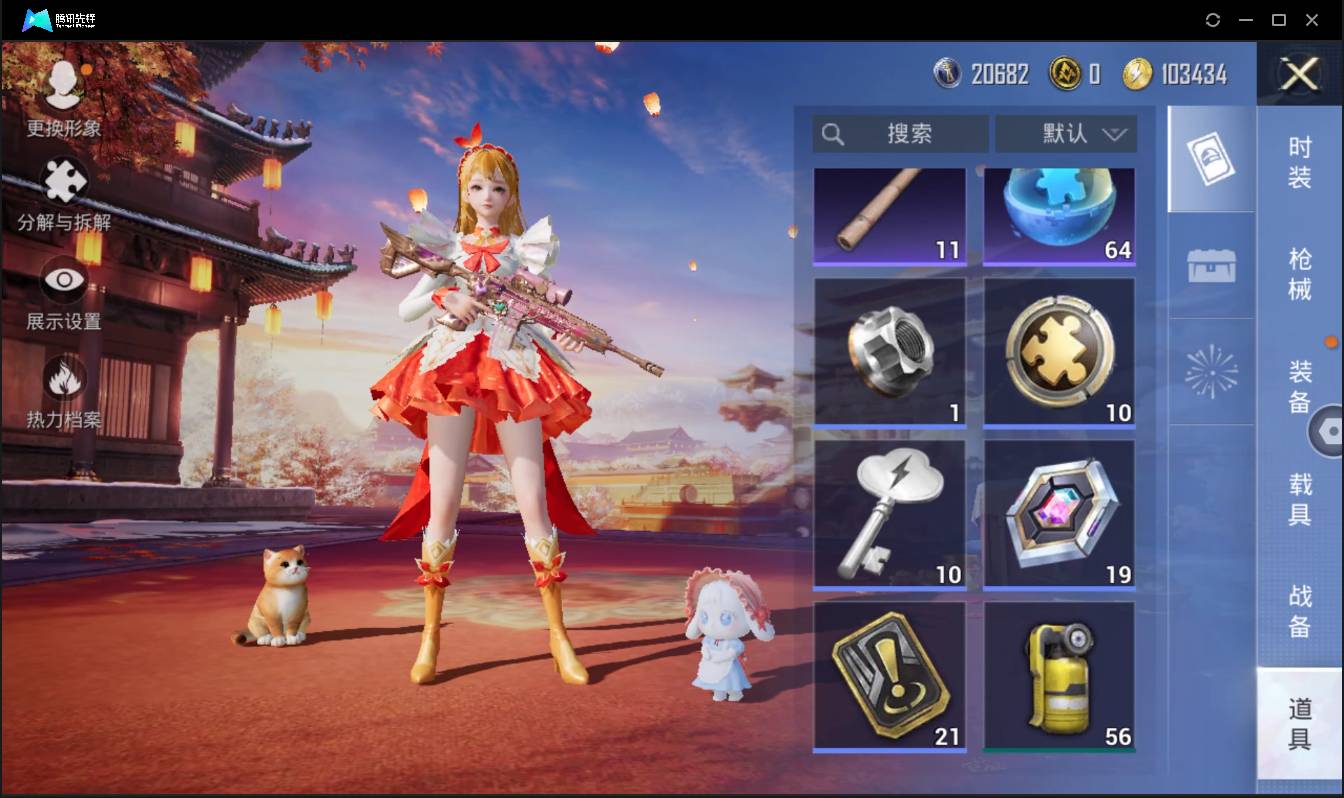
Task: Select the bamboo stick item slot
Action: pyautogui.click(x=889, y=215)
